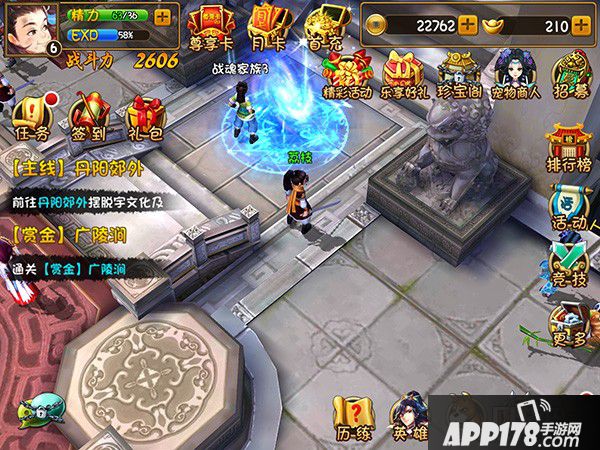This screenshot has width=600, height=450.
Task: Buy more gold coins with the plus button
Action: pyautogui.click(x=467, y=26)
